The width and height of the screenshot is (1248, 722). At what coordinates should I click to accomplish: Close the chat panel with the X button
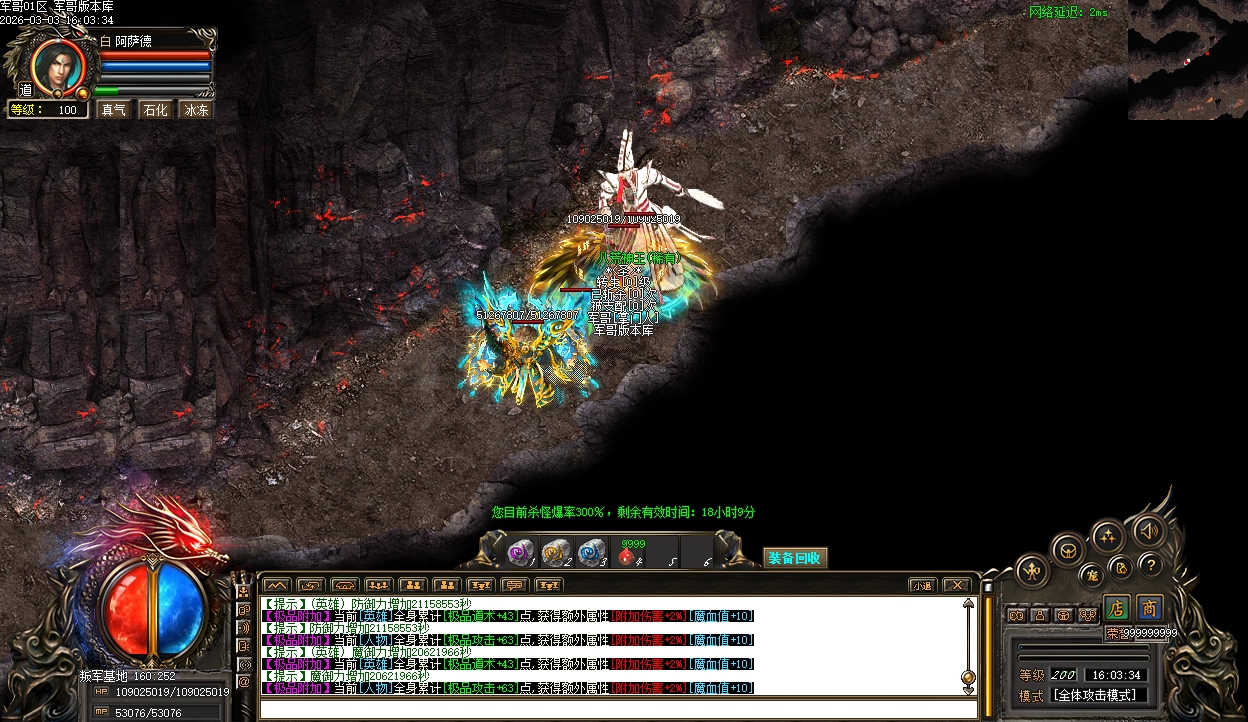pyautogui.click(x=956, y=585)
